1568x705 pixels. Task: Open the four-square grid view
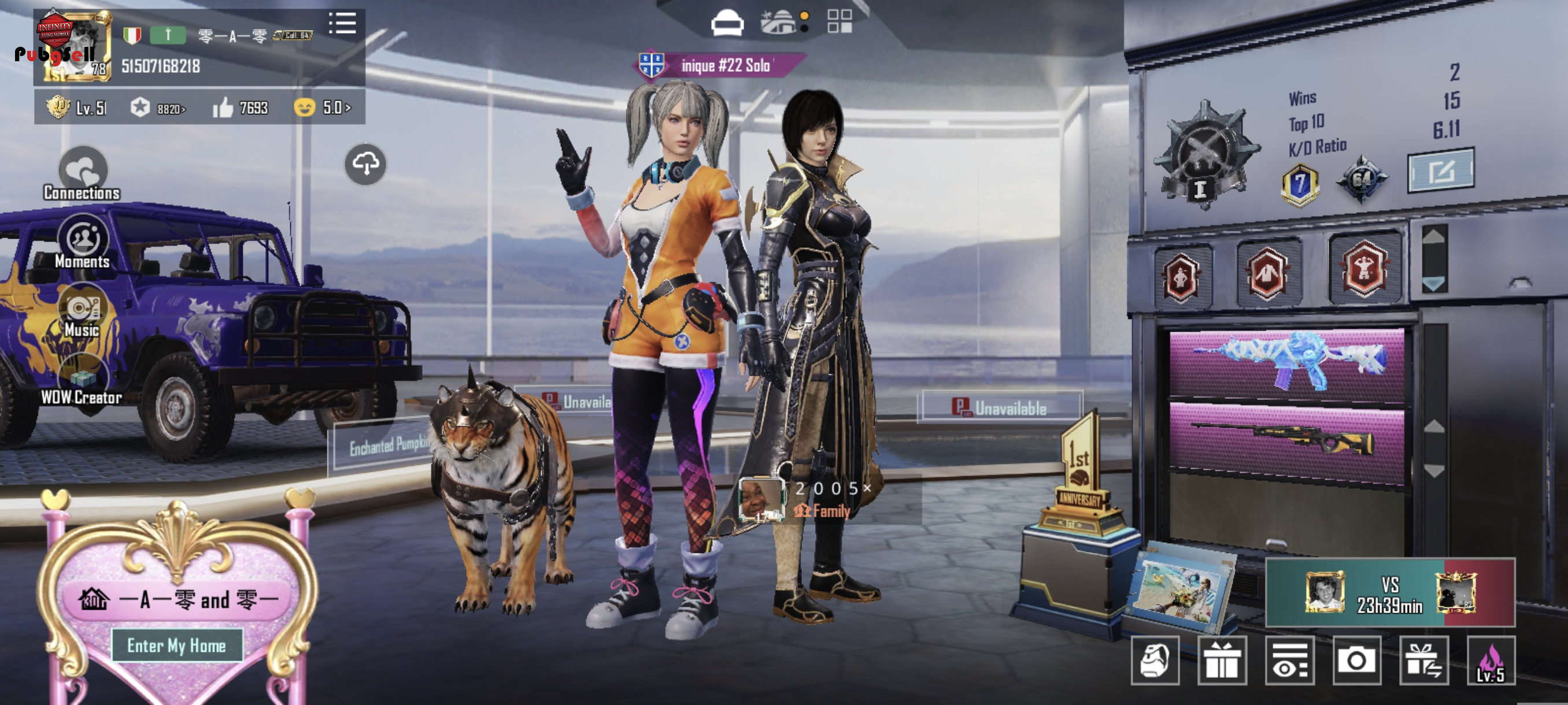840,22
